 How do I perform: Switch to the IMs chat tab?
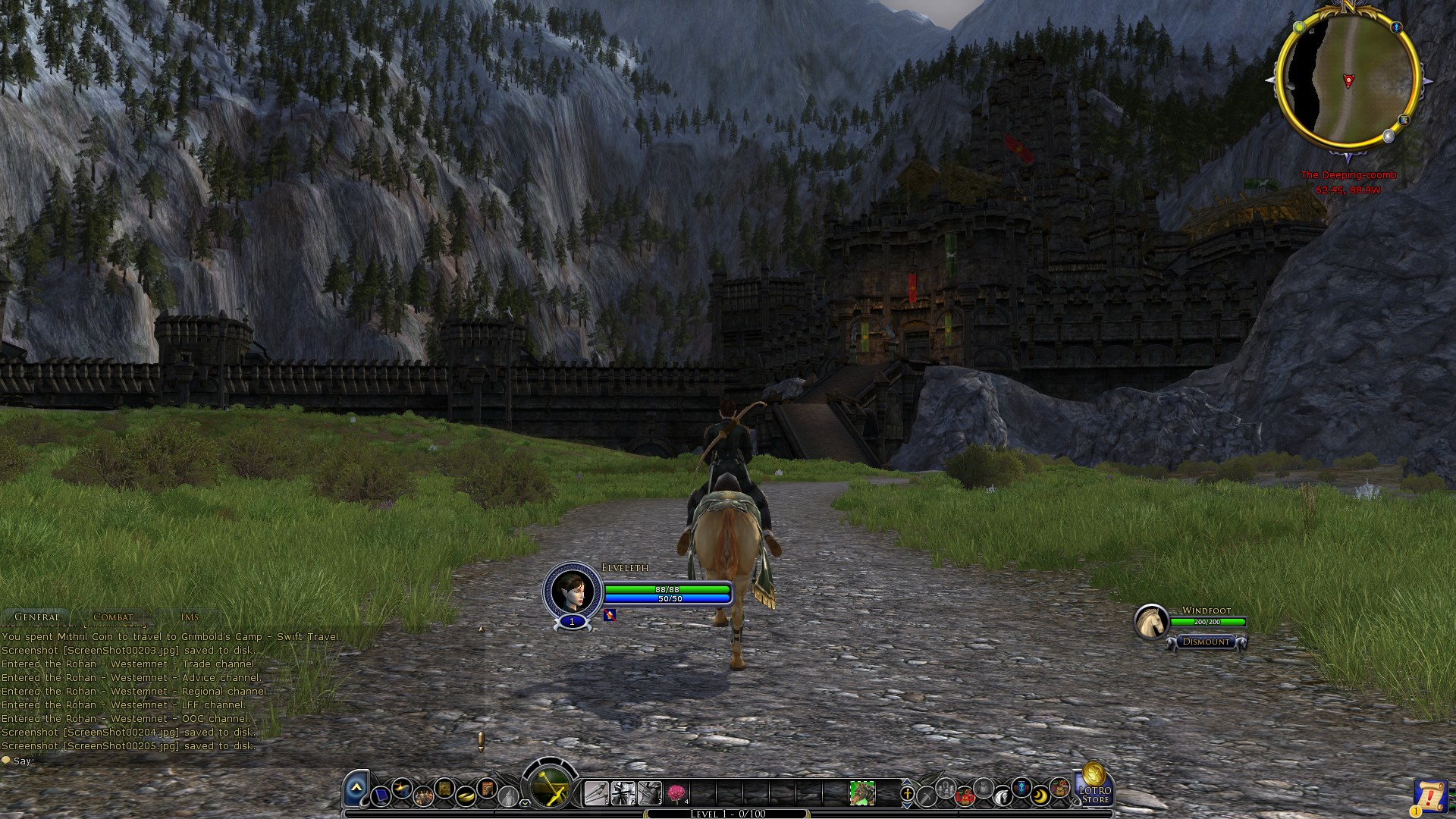coord(190,617)
